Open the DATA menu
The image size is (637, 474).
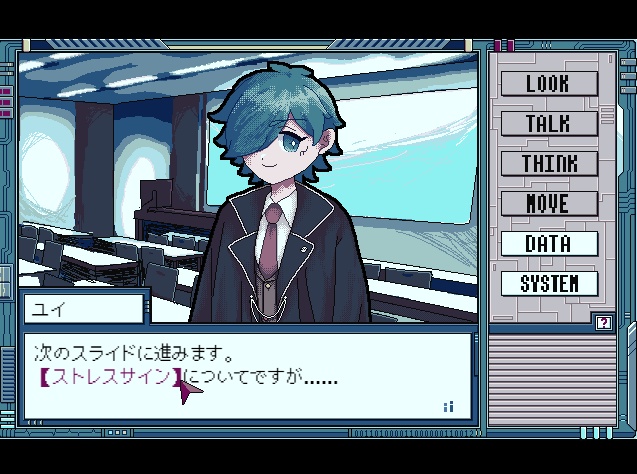click(x=548, y=243)
